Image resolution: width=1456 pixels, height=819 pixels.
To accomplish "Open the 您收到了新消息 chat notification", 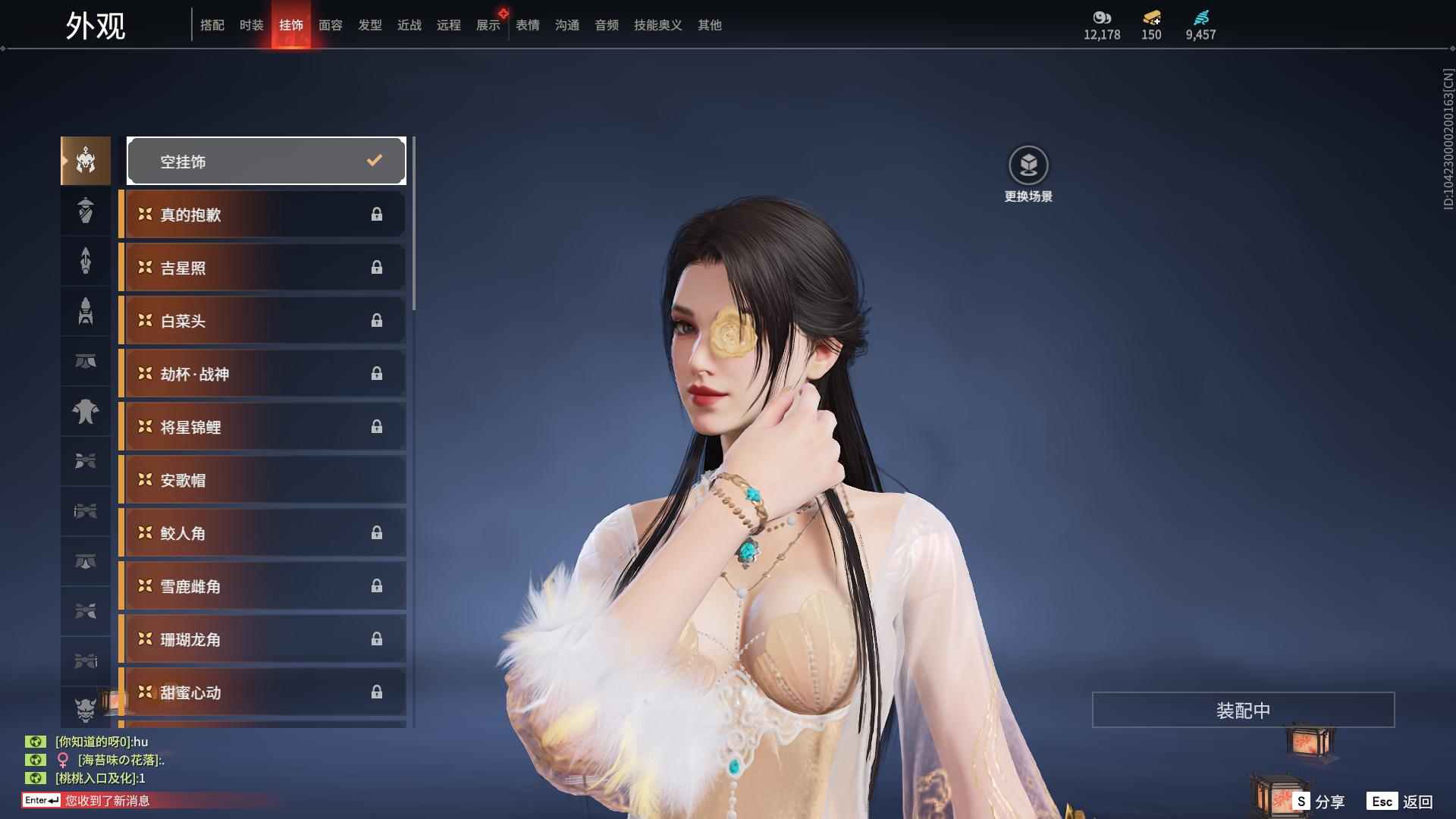I will [107, 800].
